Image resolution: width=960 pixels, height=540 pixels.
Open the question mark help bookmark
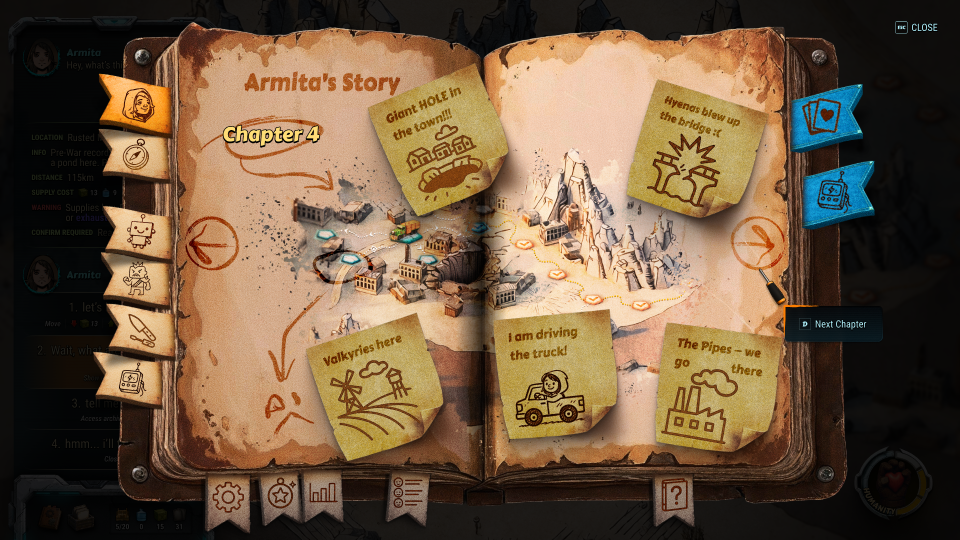coord(674,495)
